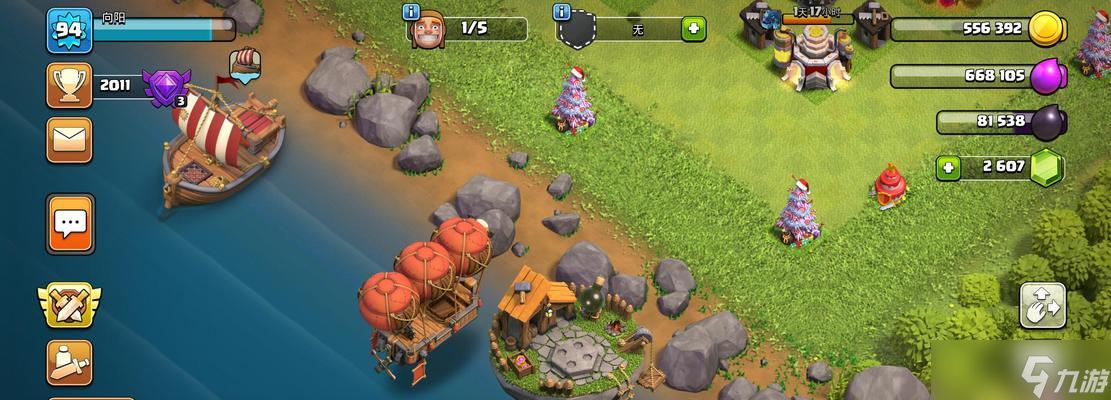This screenshot has width=1111, height=400.
Task: Click the green plus next to shield
Action: [693, 29]
